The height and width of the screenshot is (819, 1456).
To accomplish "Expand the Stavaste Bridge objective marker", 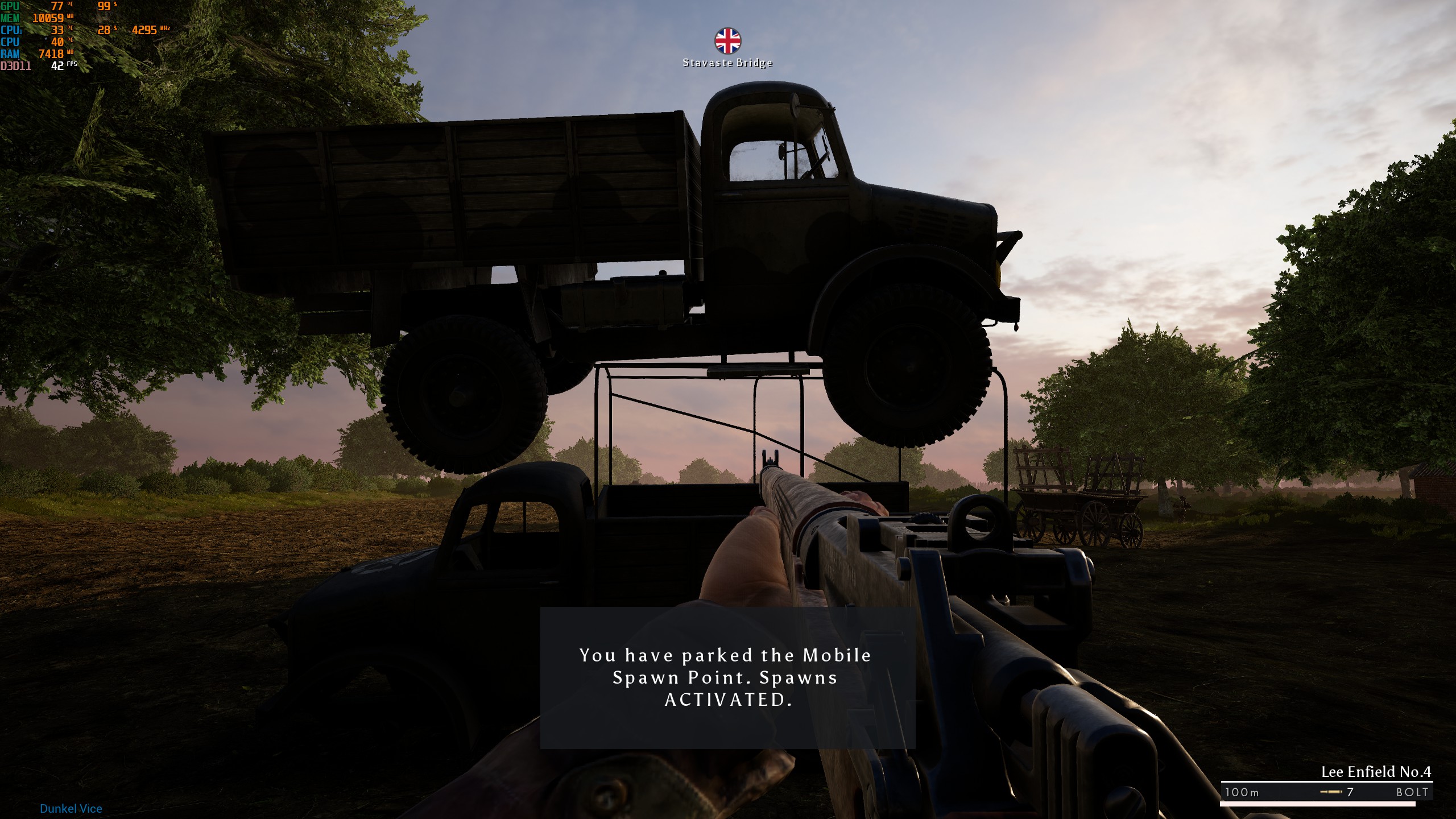I will tap(727, 40).
